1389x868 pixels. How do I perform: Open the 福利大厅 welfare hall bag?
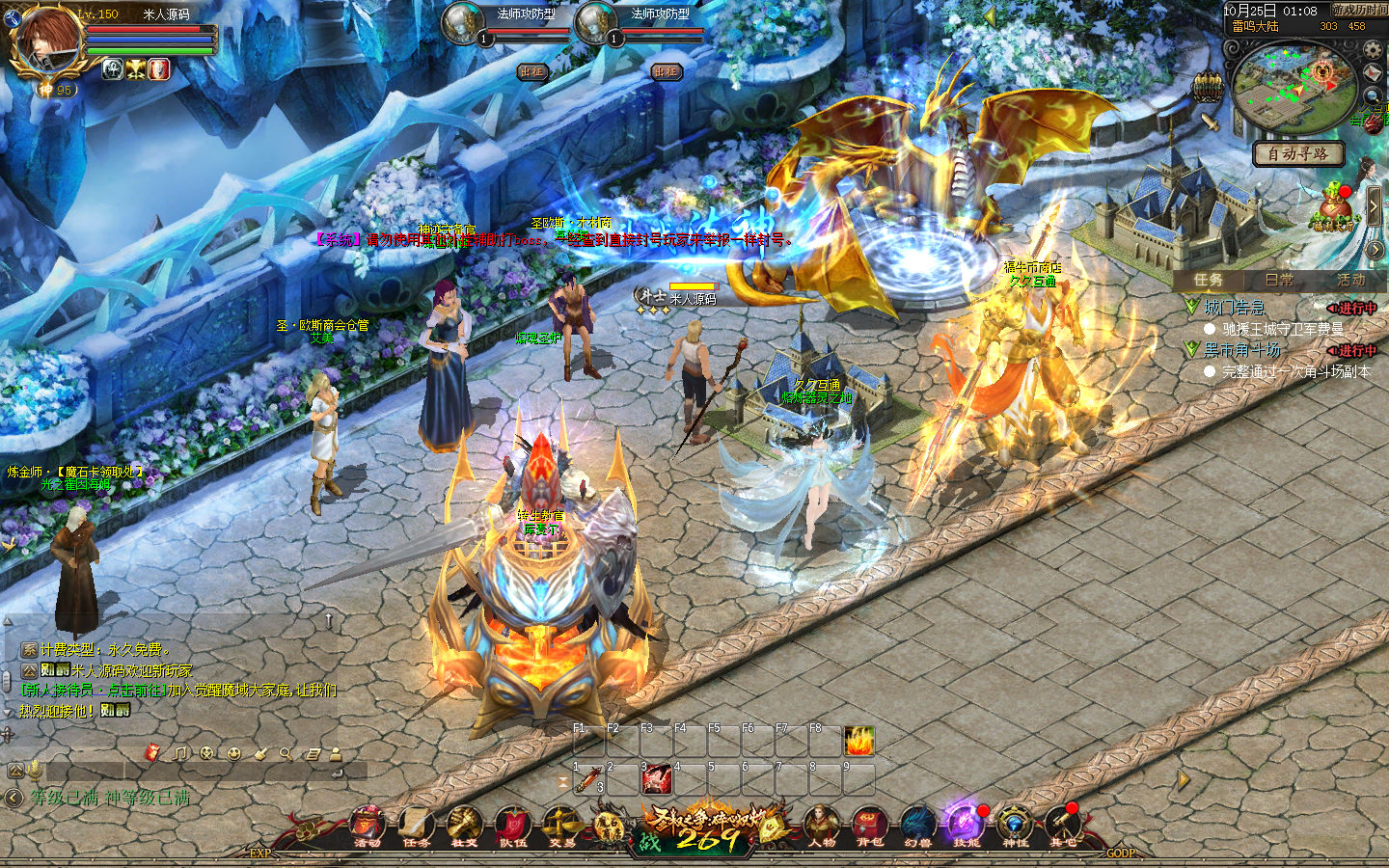tap(1336, 207)
